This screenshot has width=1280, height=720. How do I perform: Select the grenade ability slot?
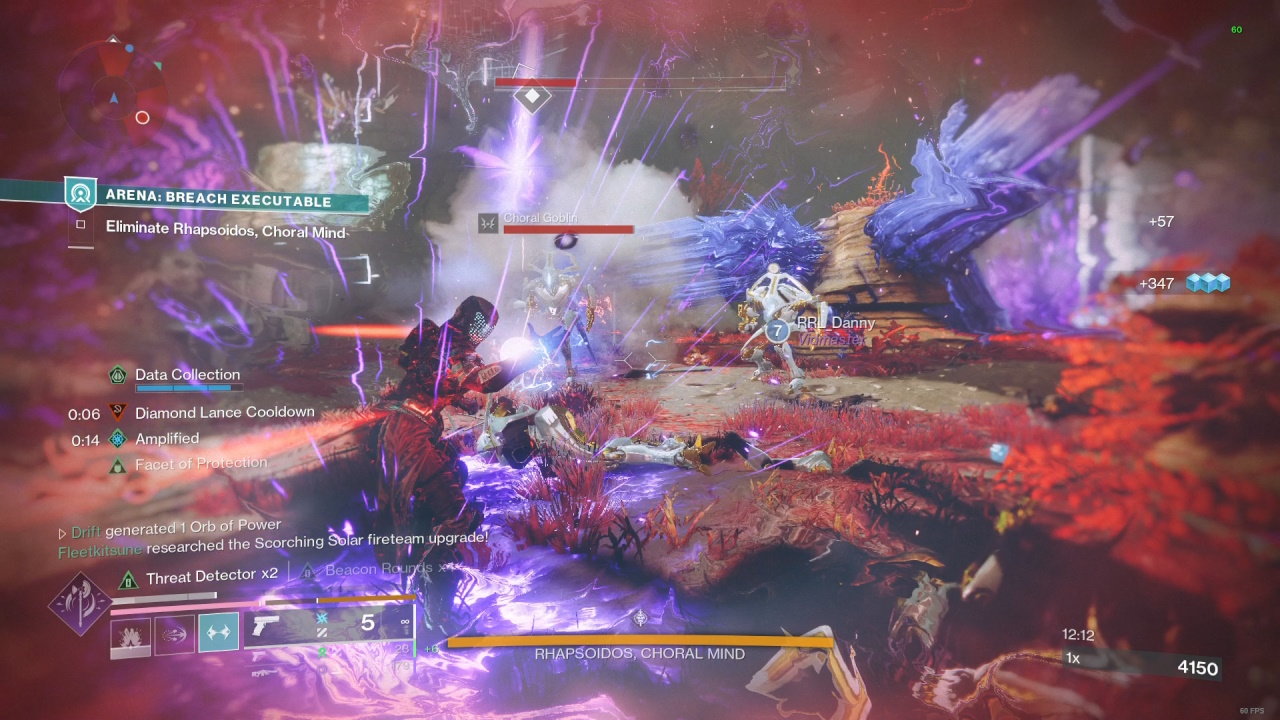(130, 634)
